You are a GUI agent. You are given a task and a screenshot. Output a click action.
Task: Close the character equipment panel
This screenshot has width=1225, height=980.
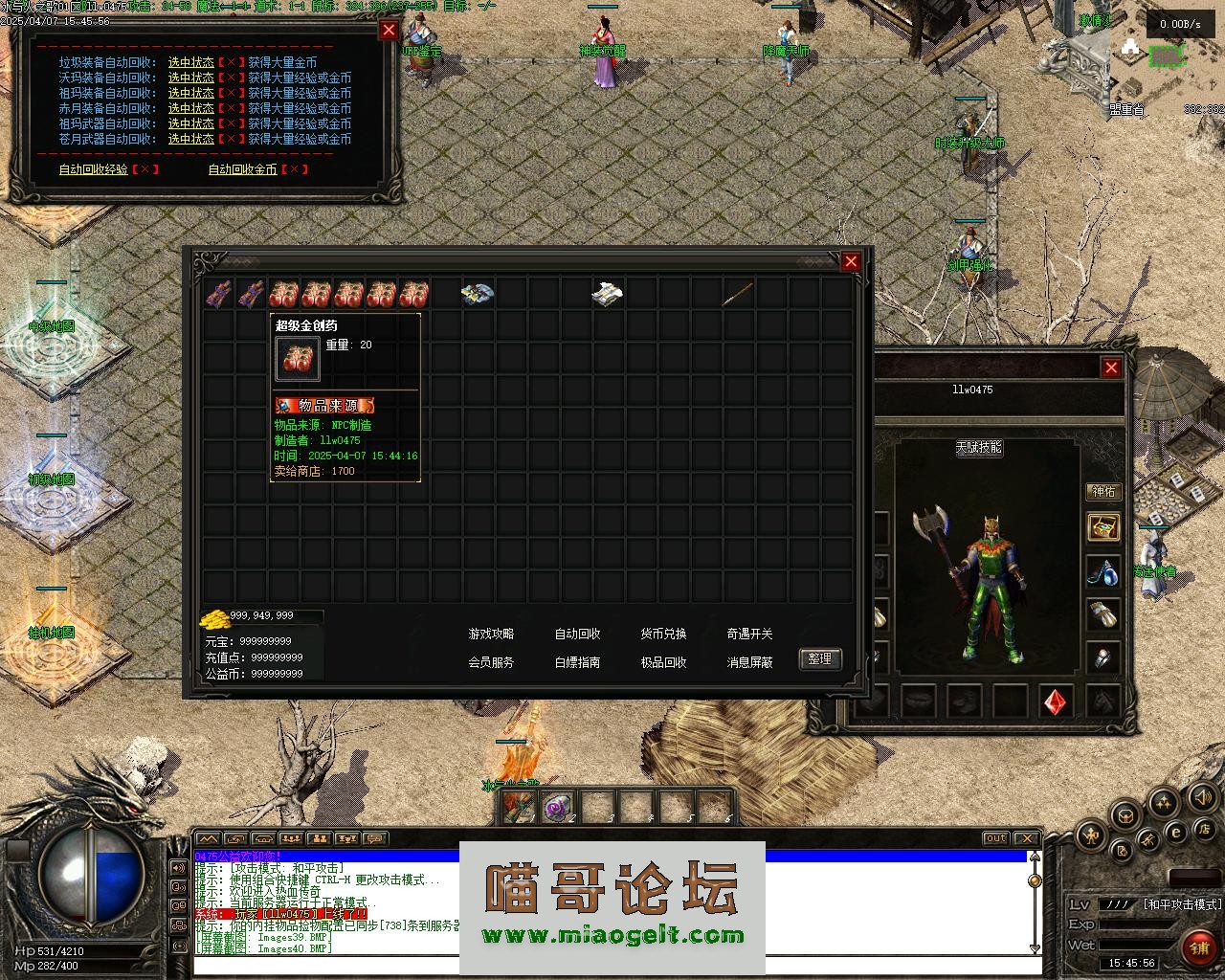click(1111, 367)
